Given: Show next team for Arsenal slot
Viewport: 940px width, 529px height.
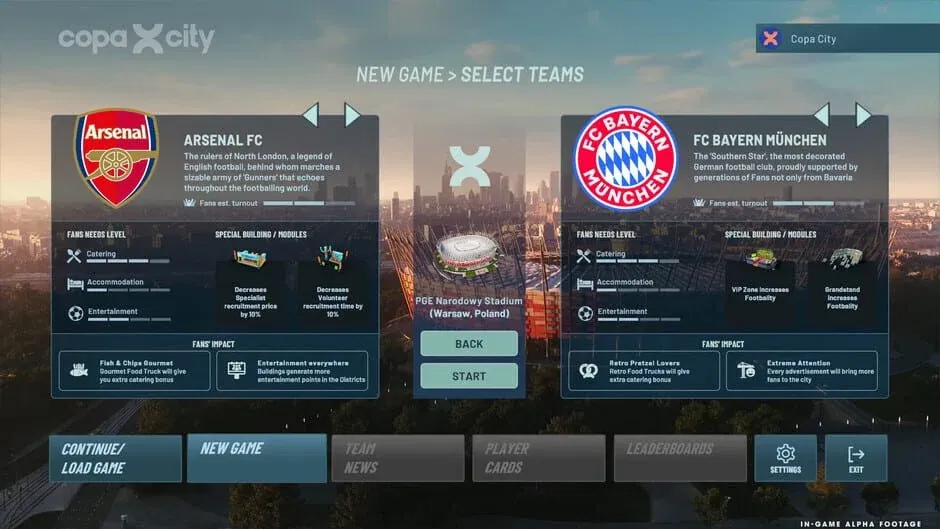Looking at the screenshot, I should (x=352, y=114).
